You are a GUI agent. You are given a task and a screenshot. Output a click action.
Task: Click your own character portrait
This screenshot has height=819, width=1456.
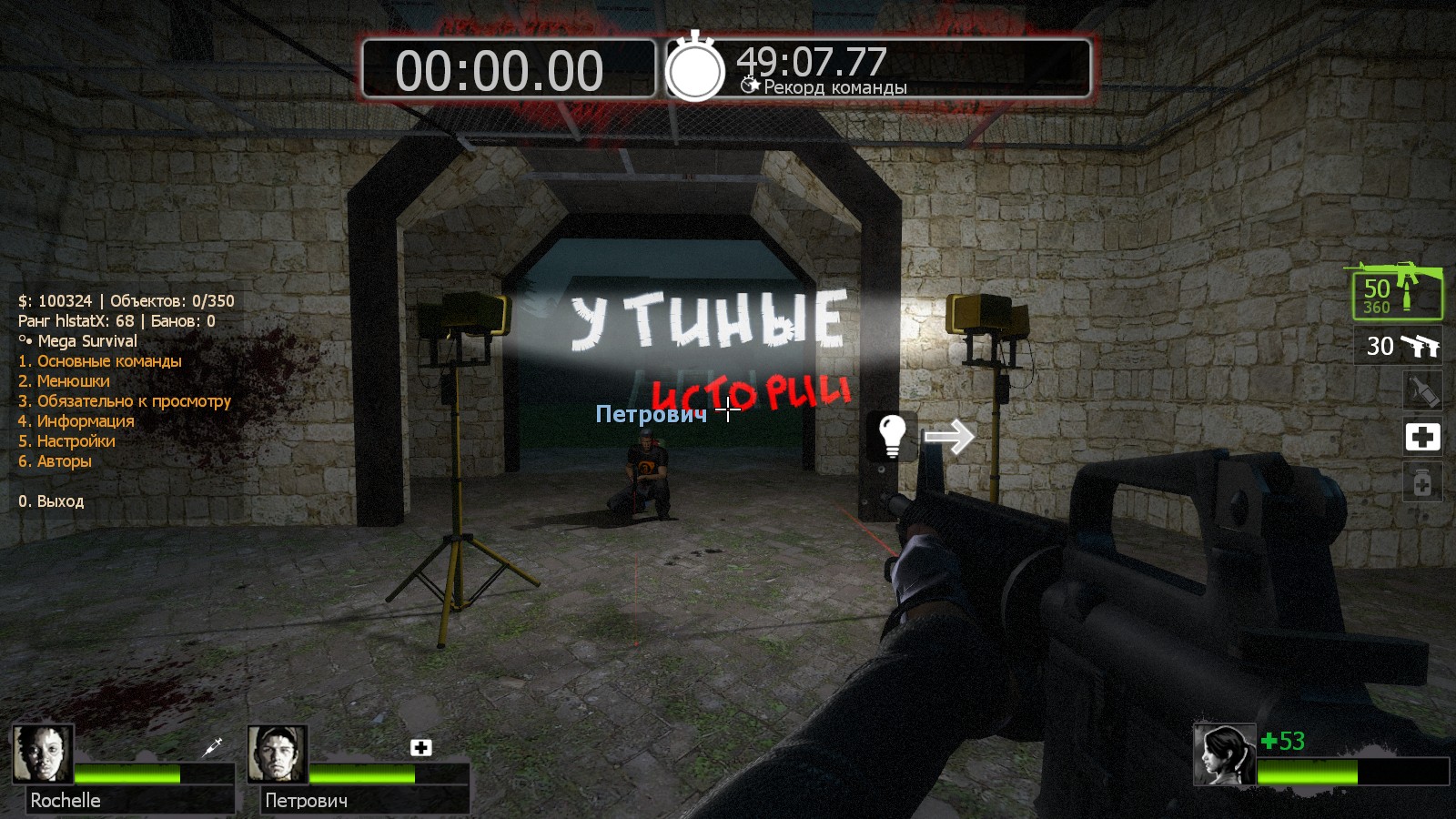pyautogui.click(x=1224, y=754)
